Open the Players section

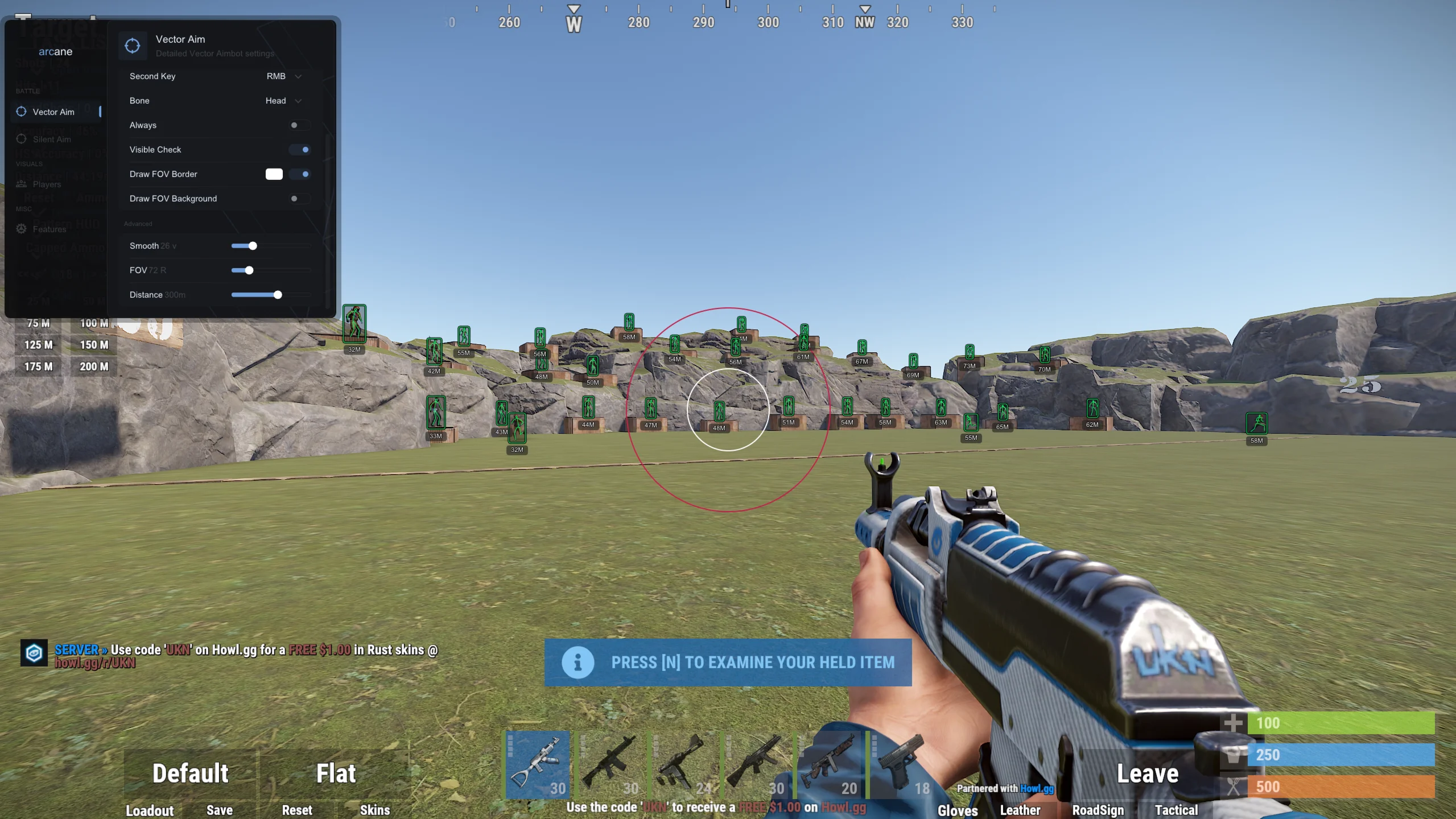click(x=47, y=184)
